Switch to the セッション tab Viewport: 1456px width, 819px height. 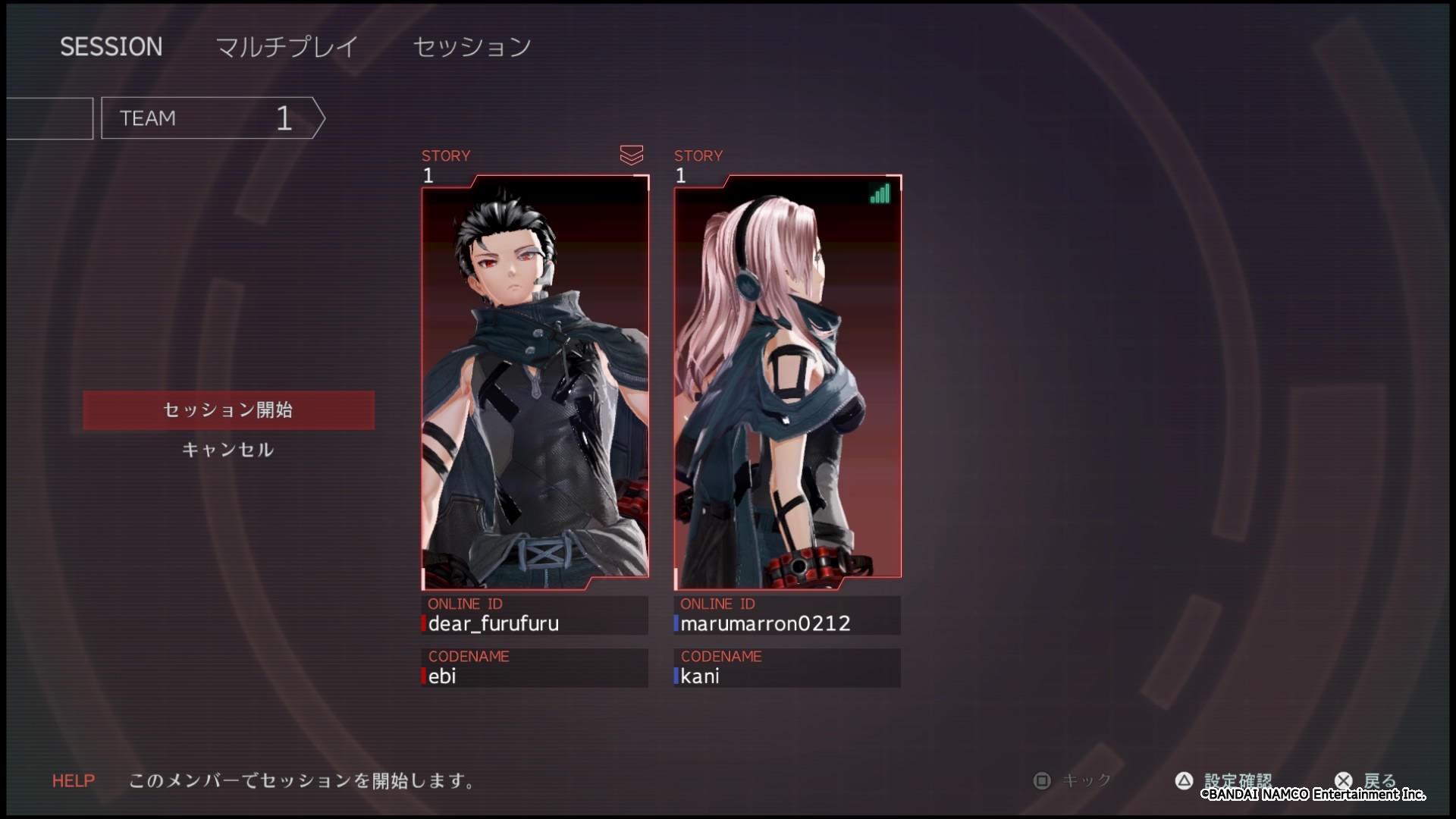(471, 46)
